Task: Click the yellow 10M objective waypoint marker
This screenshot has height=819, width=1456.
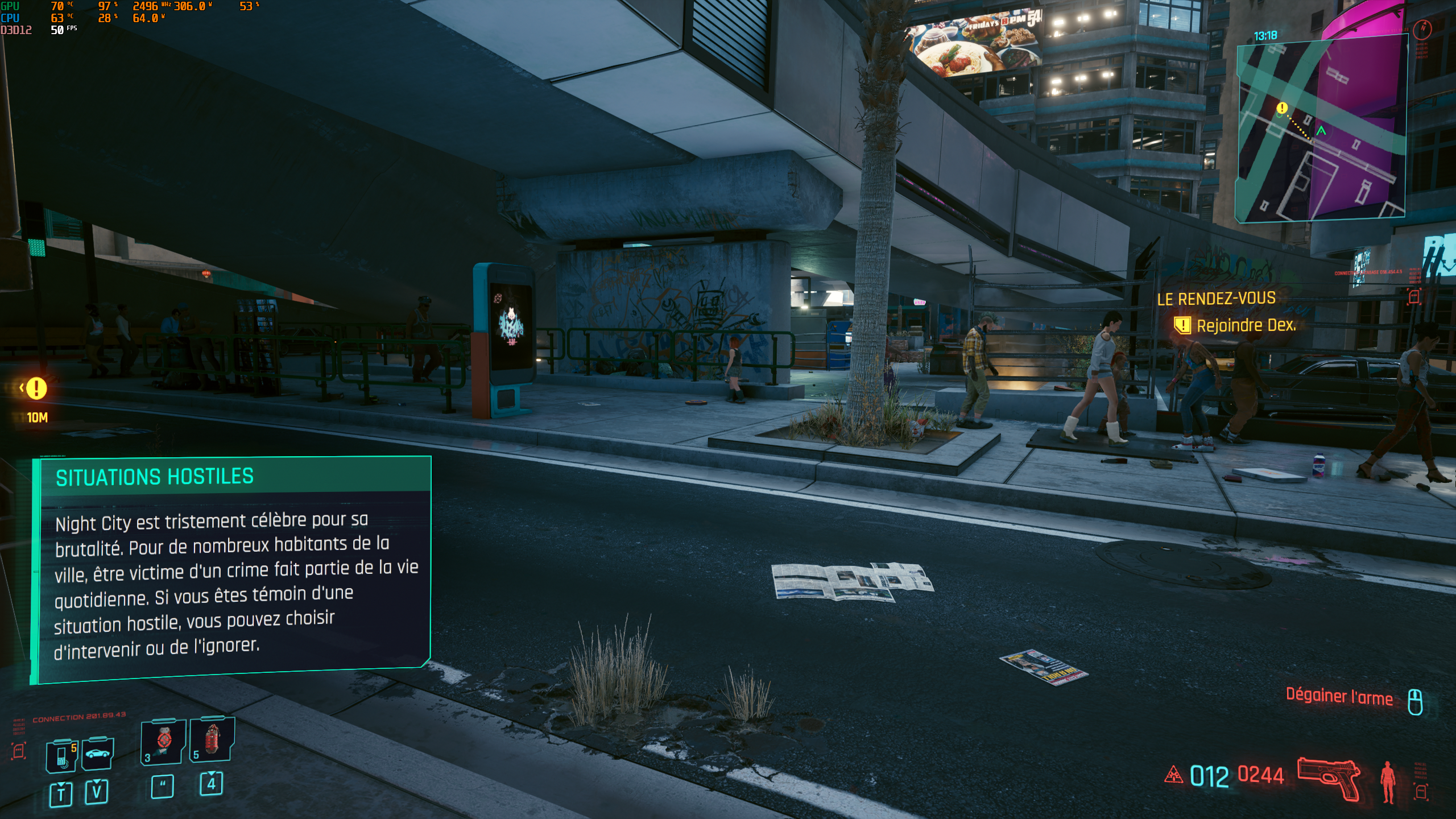Action: pyautogui.click(x=36, y=389)
